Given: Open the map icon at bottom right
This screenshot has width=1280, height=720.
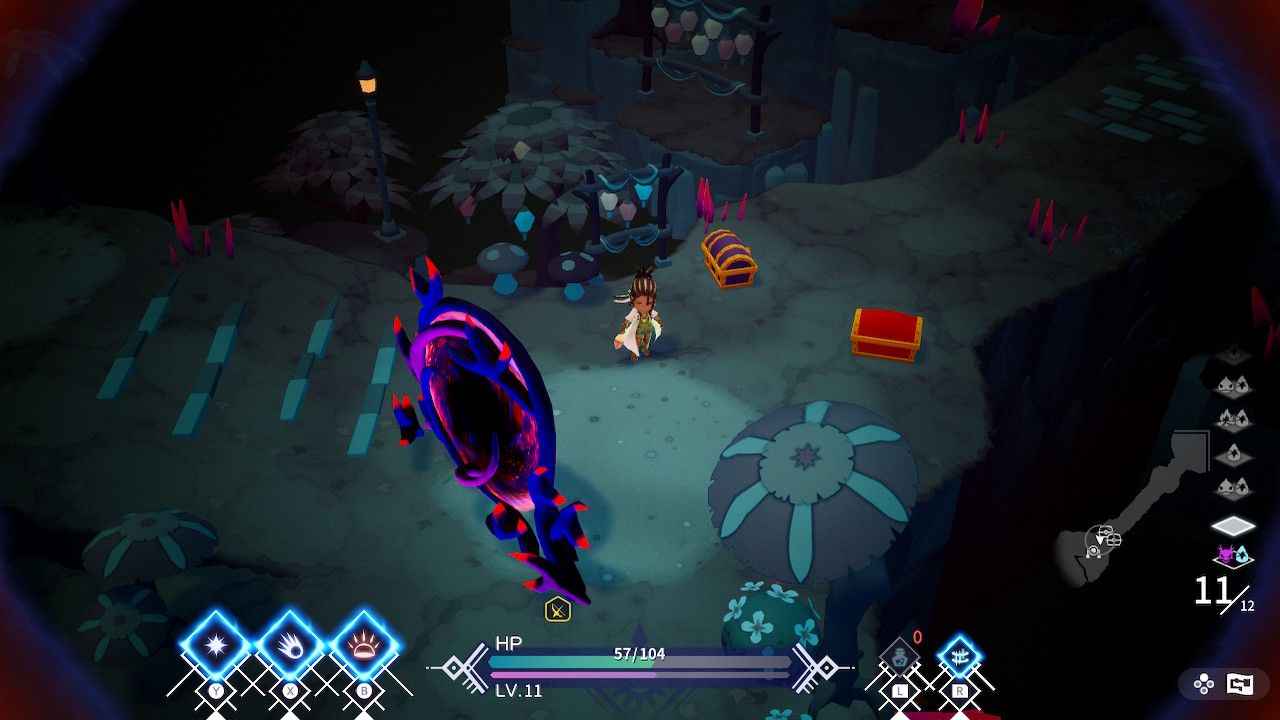Looking at the screenshot, I should (1240, 683).
